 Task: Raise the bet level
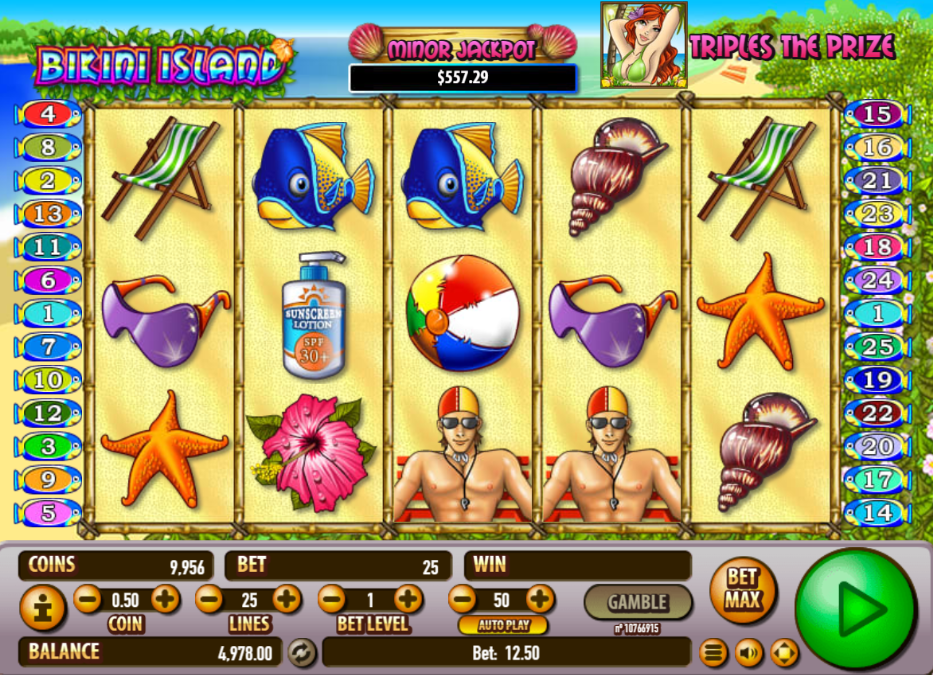(408, 599)
